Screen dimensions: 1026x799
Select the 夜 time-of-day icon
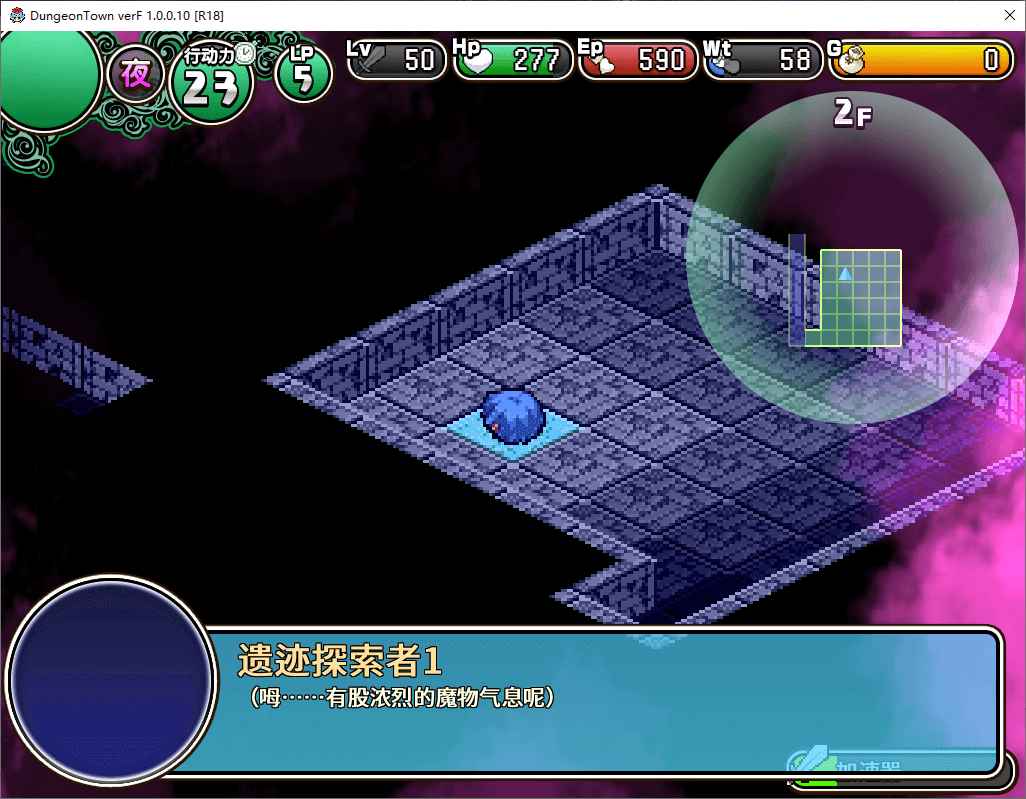coord(135,75)
